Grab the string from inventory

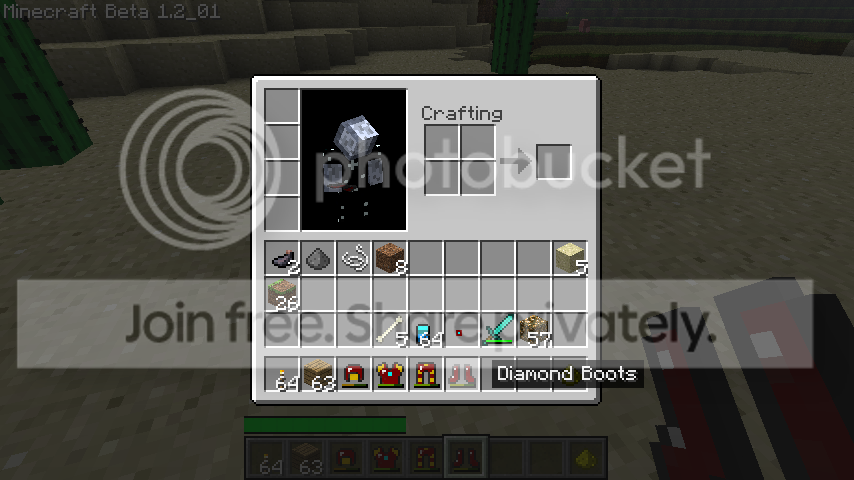[x=355, y=260]
